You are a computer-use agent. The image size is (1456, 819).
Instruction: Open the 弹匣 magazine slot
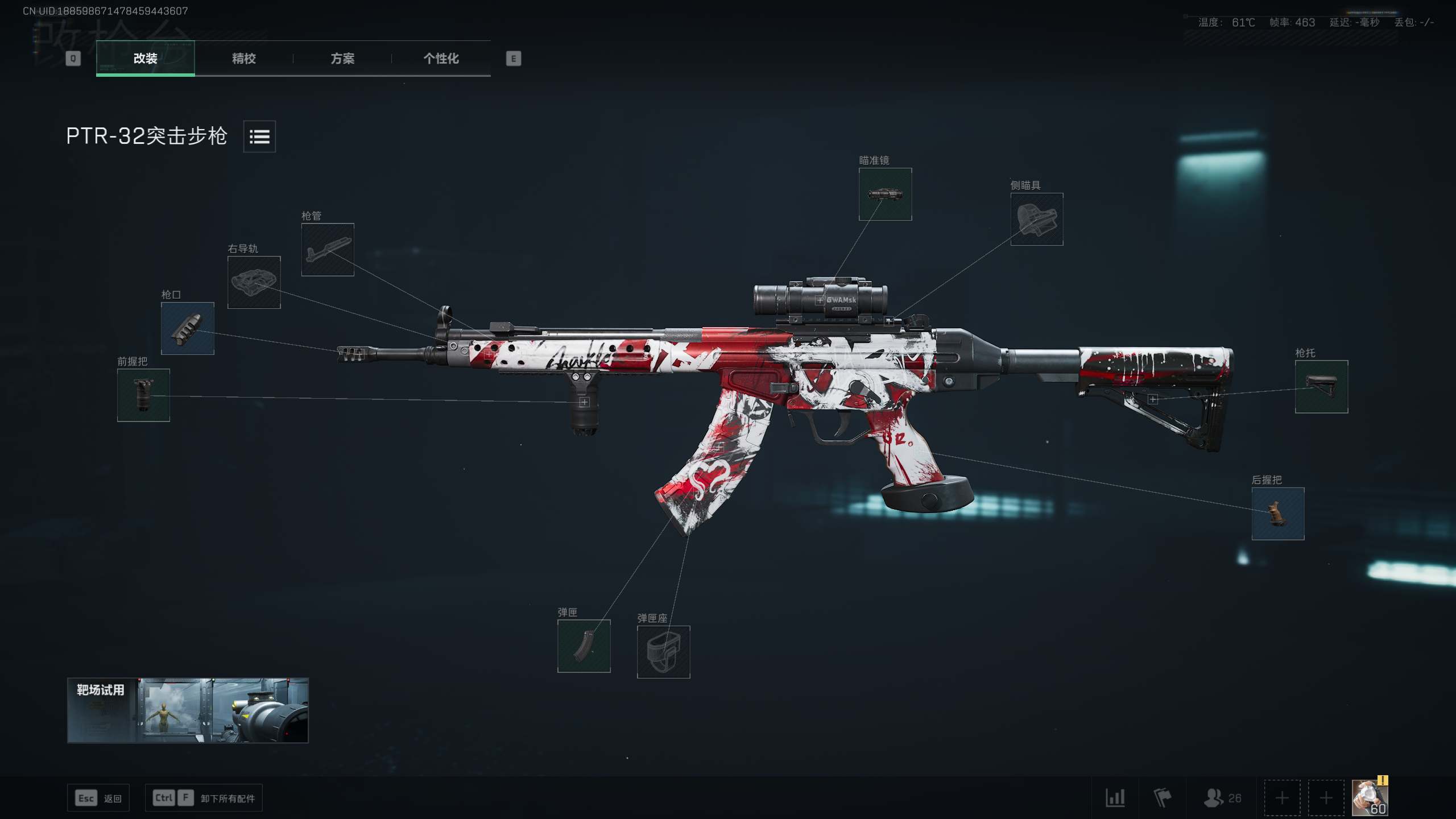[584, 646]
